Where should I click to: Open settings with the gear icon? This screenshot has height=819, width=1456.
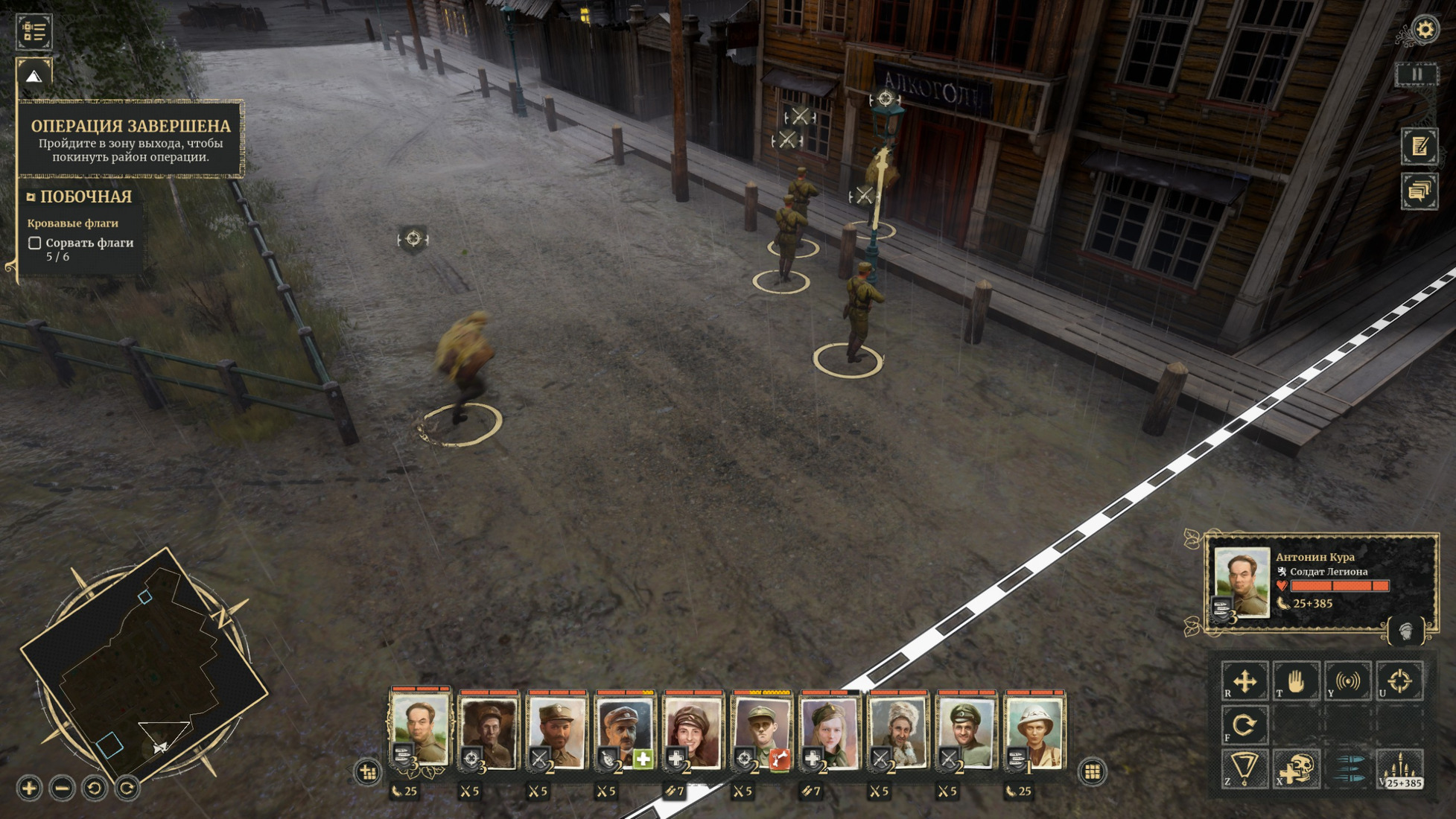pos(1425,30)
